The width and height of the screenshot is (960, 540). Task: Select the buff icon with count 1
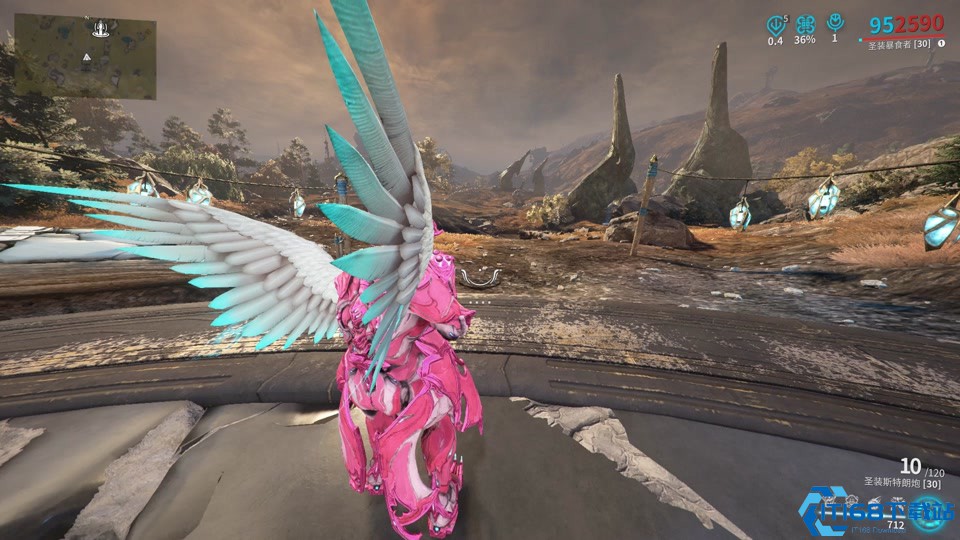point(835,22)
